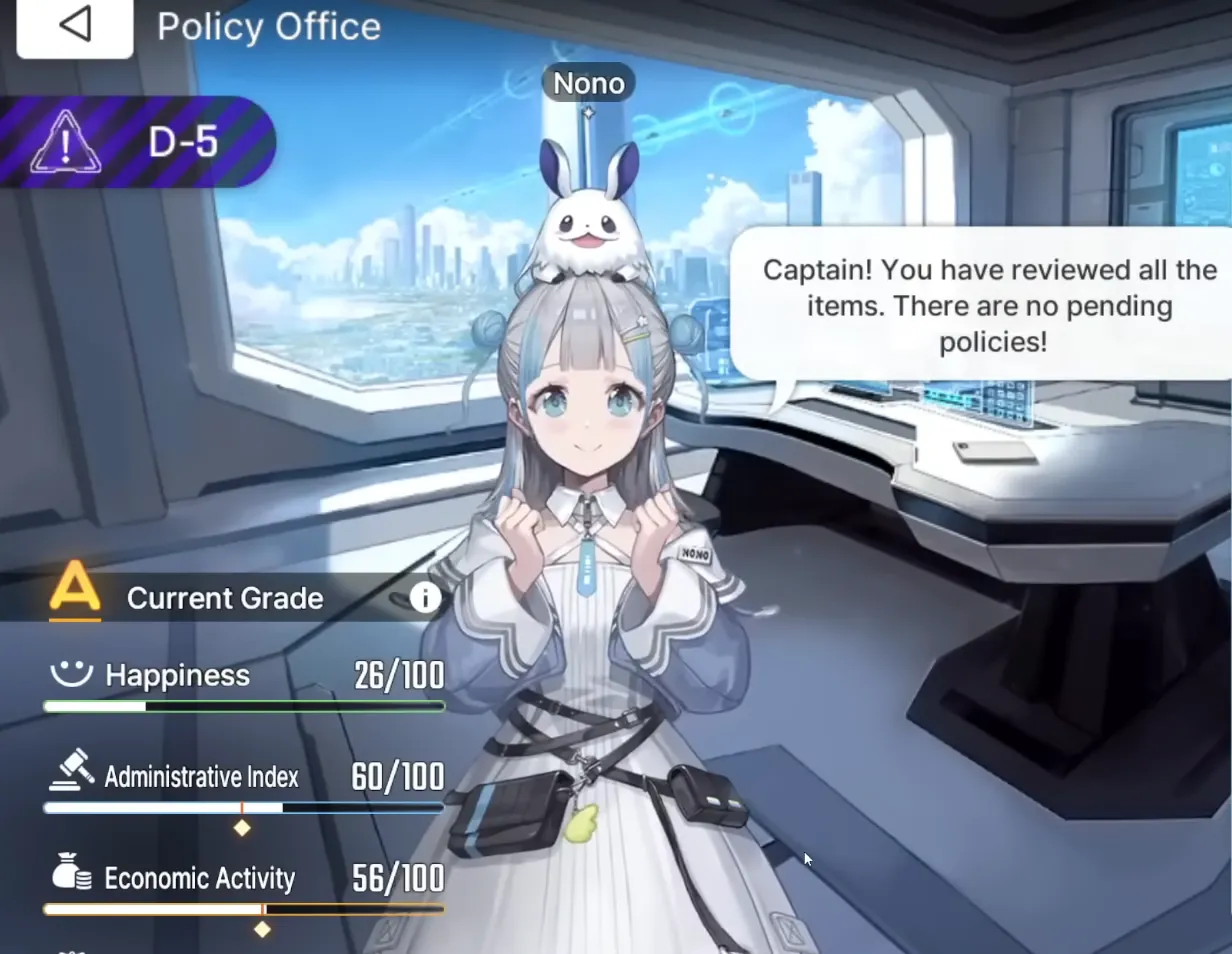Open the Current Grade info icon
1232x954 pixels.
coord(425,598)
